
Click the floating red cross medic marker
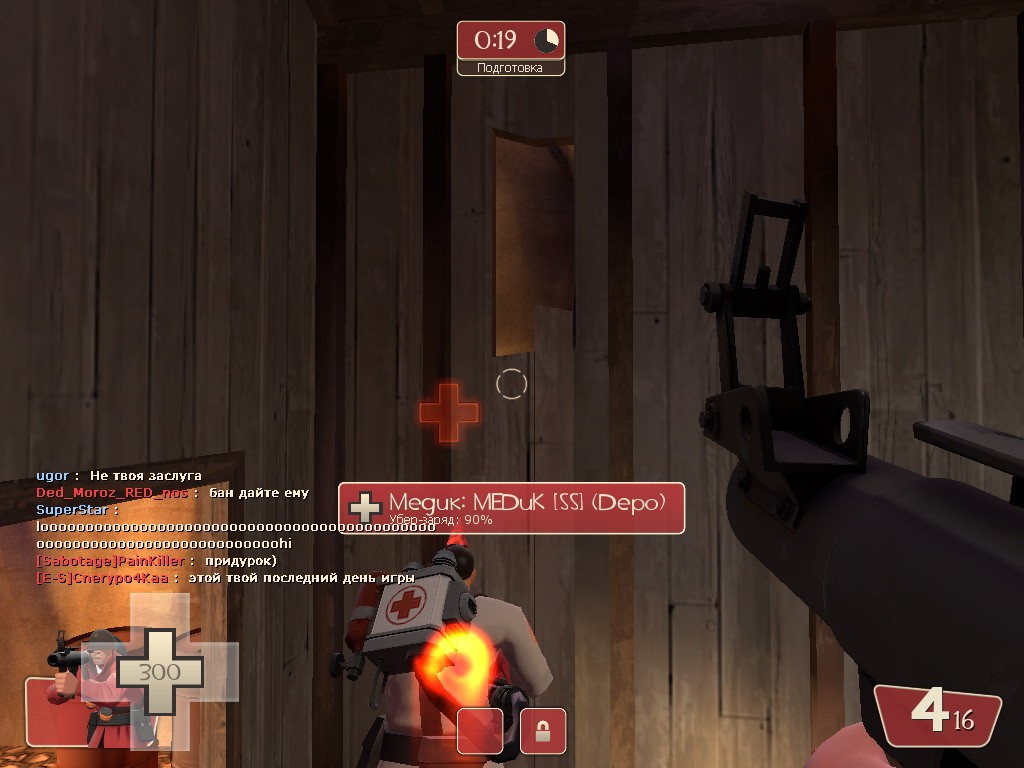point(449,412)
